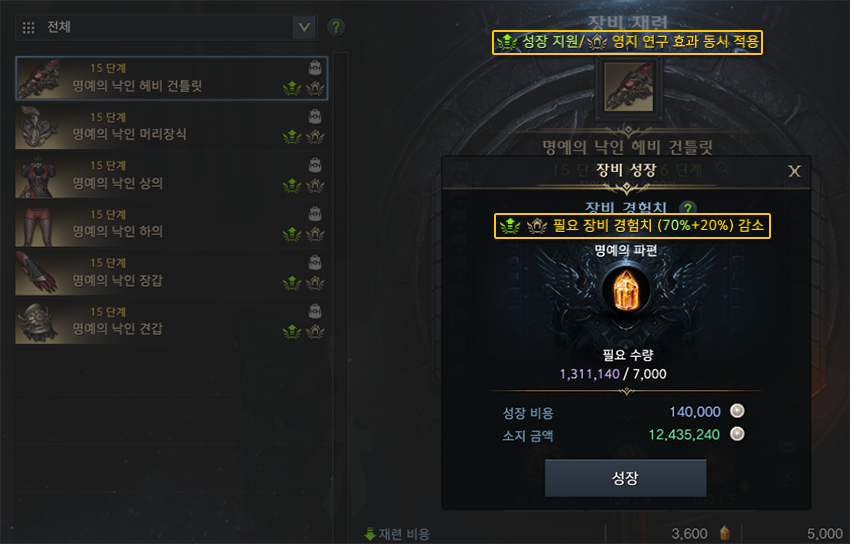Select the 명예의 낙인 머리장식 row
Viewport: 850px width, 544px height.
(172, 126)
